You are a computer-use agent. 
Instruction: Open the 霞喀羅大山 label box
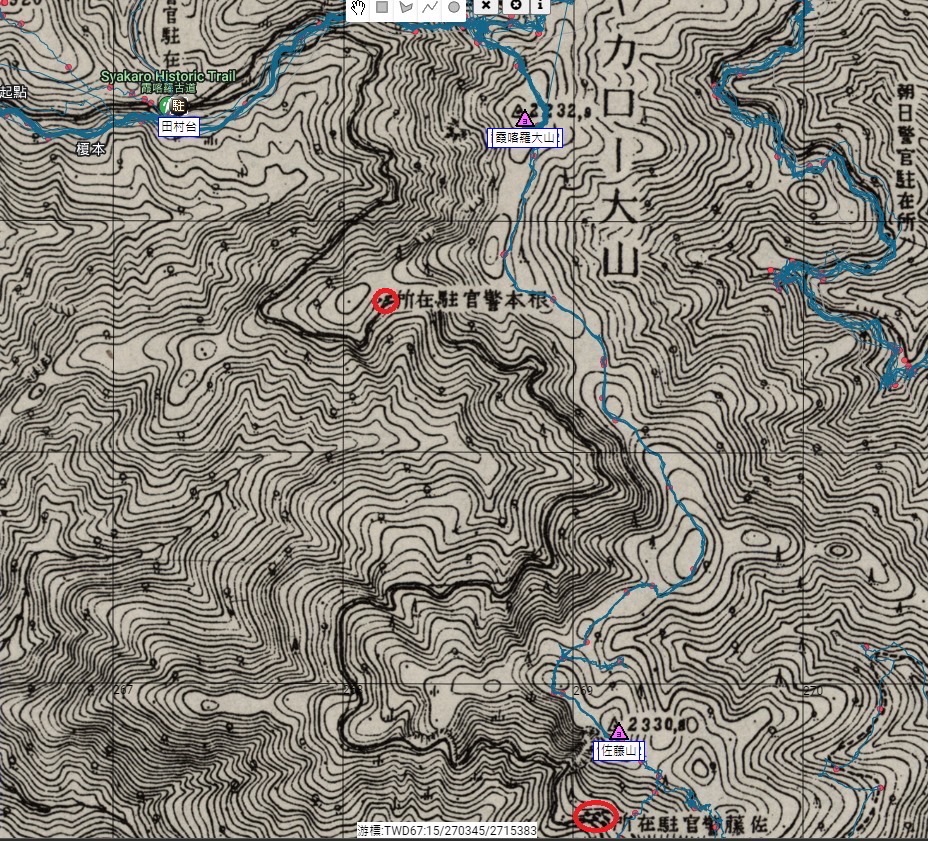[527, 138]
